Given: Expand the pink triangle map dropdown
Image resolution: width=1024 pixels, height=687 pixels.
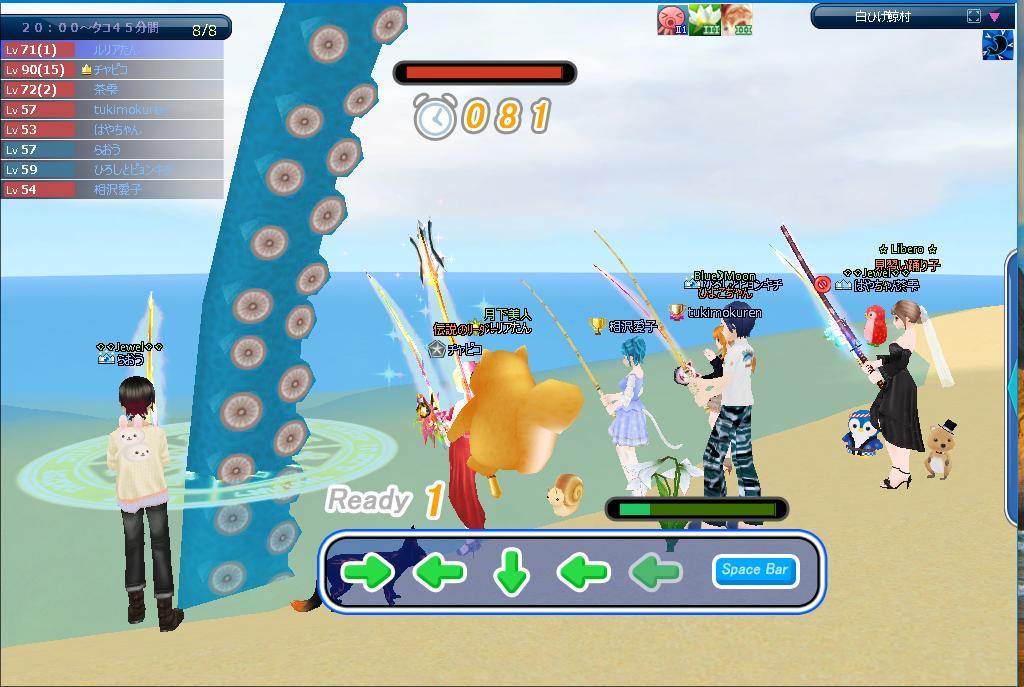Looking at the screenshot, I should (994, 16).
